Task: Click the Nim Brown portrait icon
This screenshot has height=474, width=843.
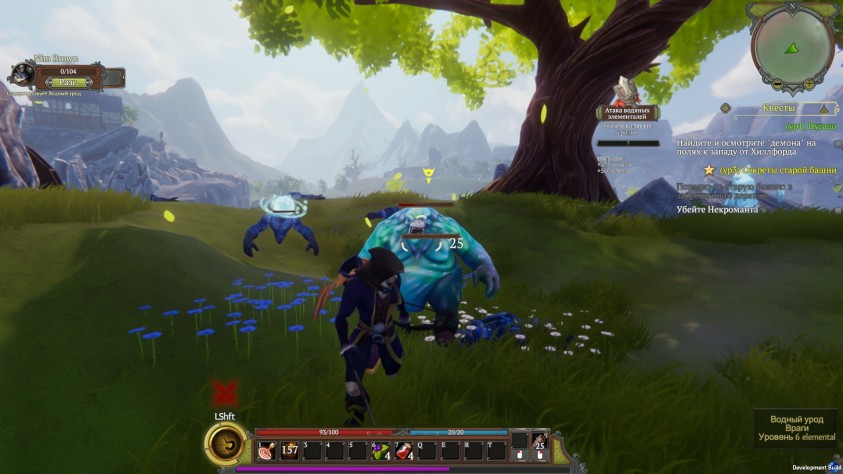Action: 22,75
